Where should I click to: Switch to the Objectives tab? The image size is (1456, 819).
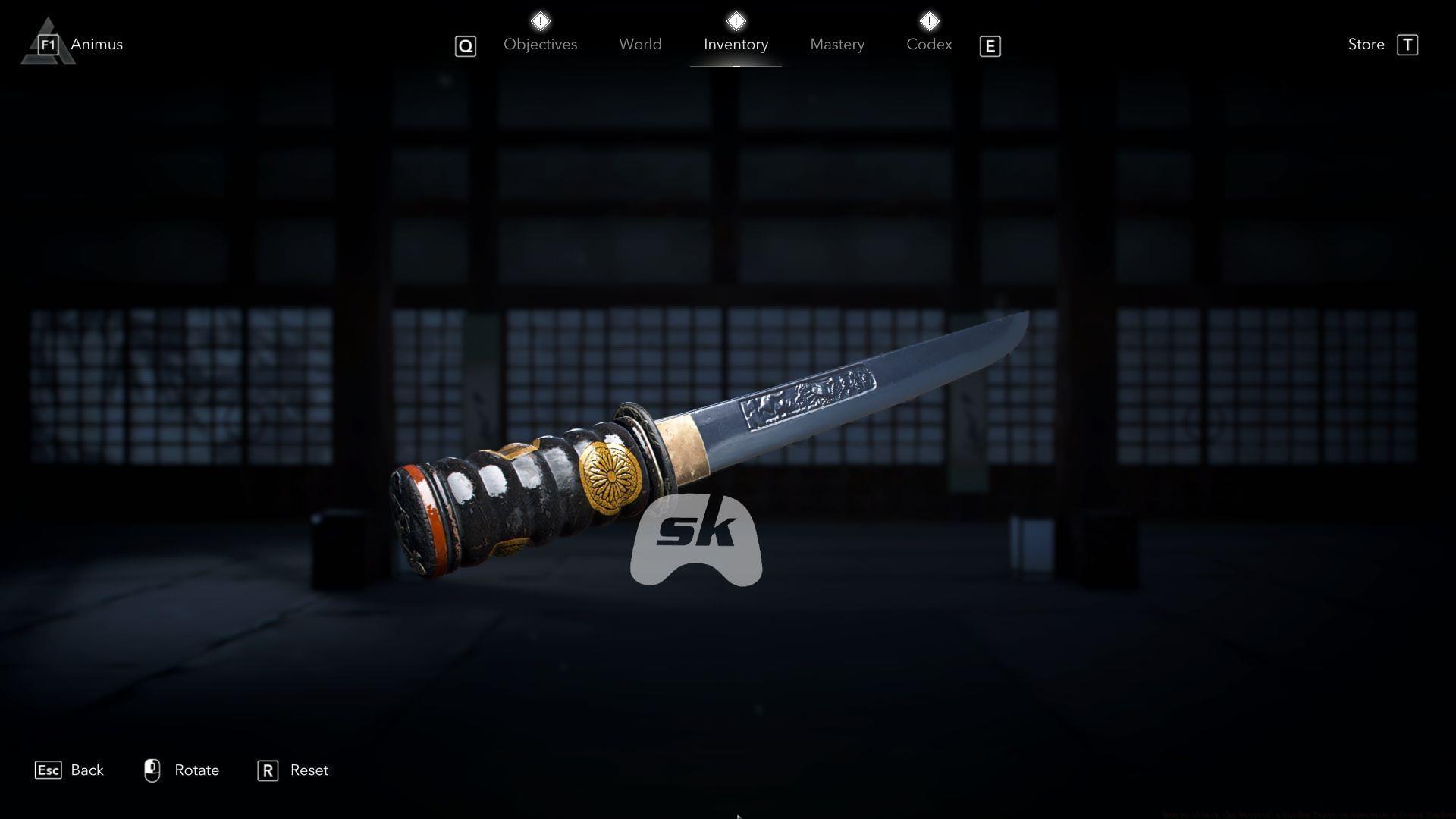[540, 44]
